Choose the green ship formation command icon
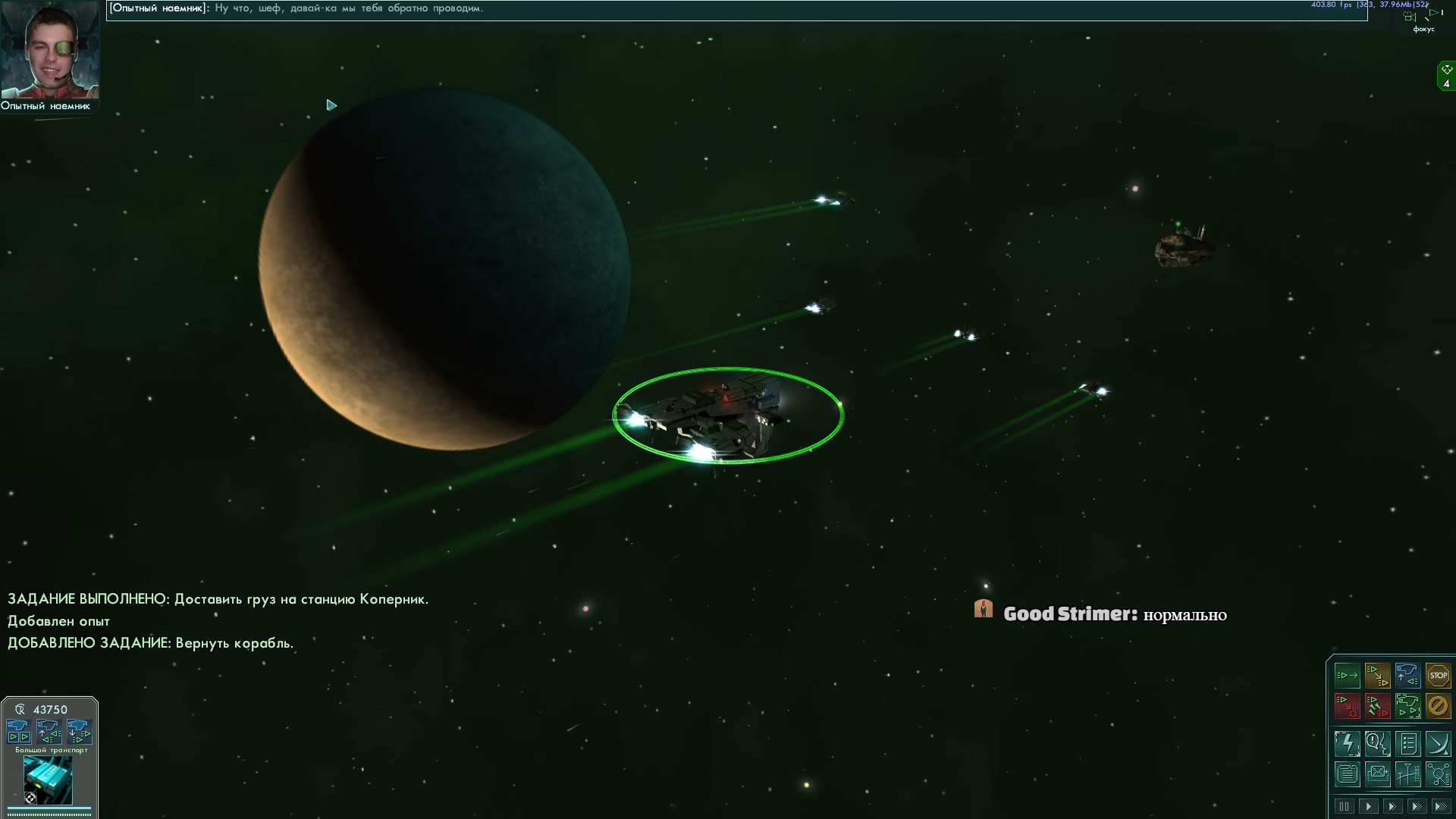 click(1407, 706)
